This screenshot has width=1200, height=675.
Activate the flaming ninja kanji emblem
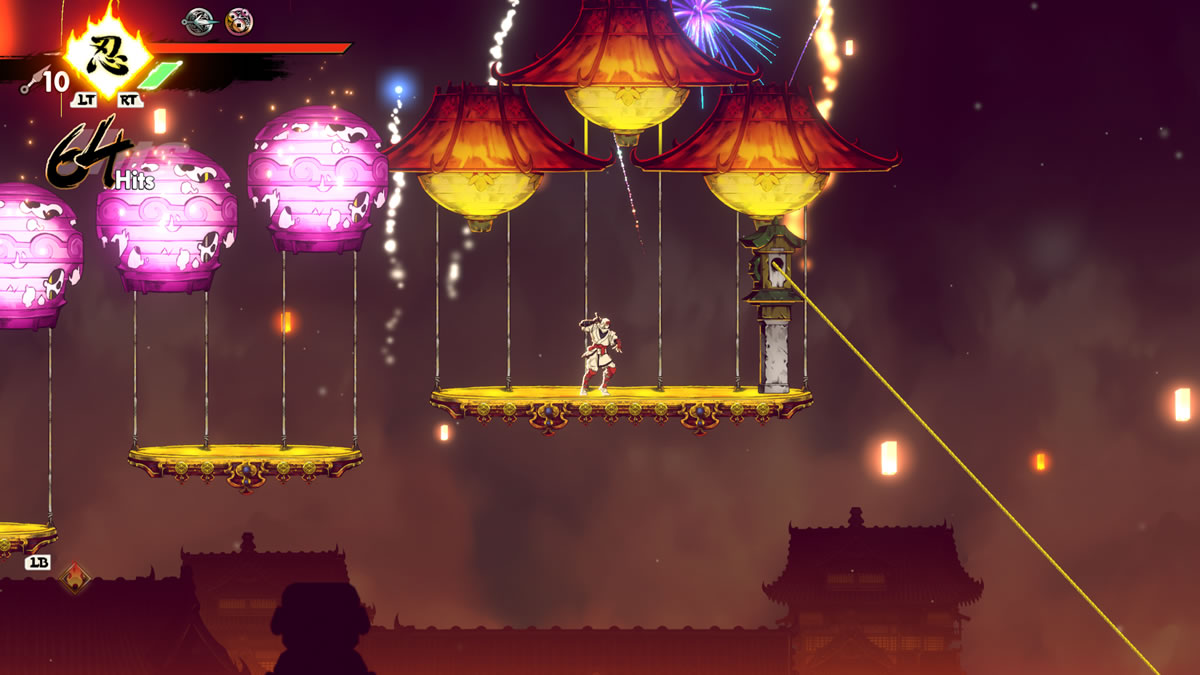coord(107,52)
